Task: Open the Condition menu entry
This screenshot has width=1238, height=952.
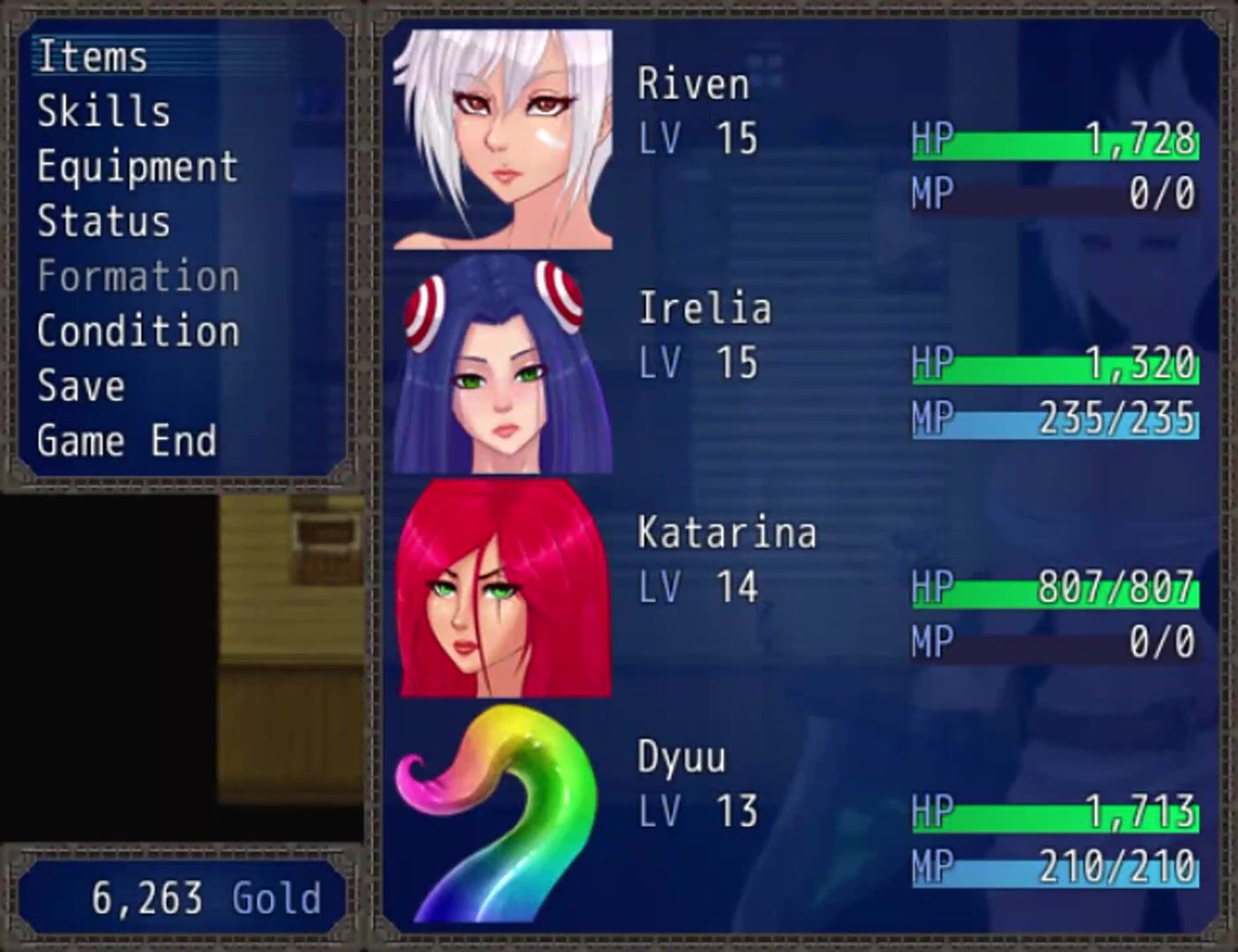Action: (x=138, y=331)
